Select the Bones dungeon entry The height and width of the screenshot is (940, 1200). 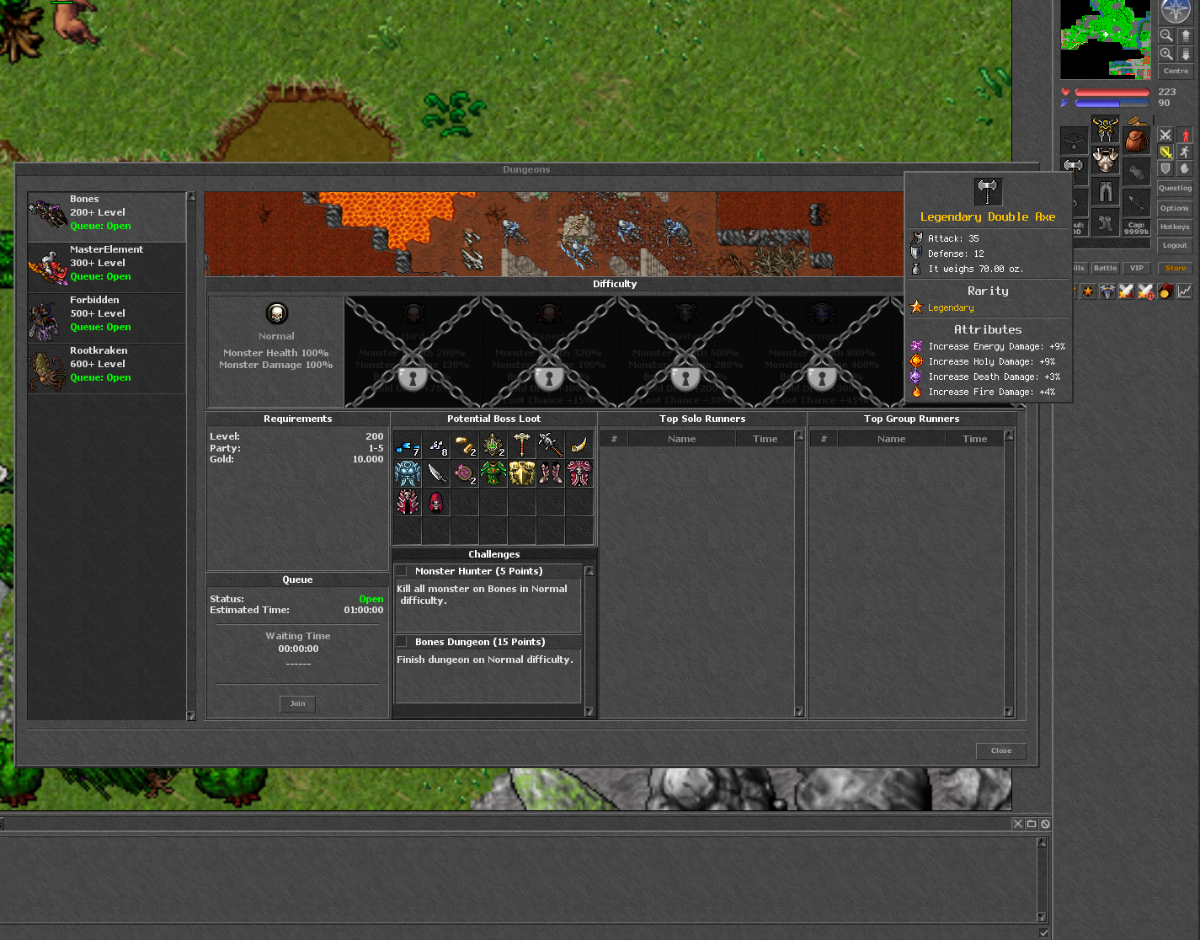[106, 213]
